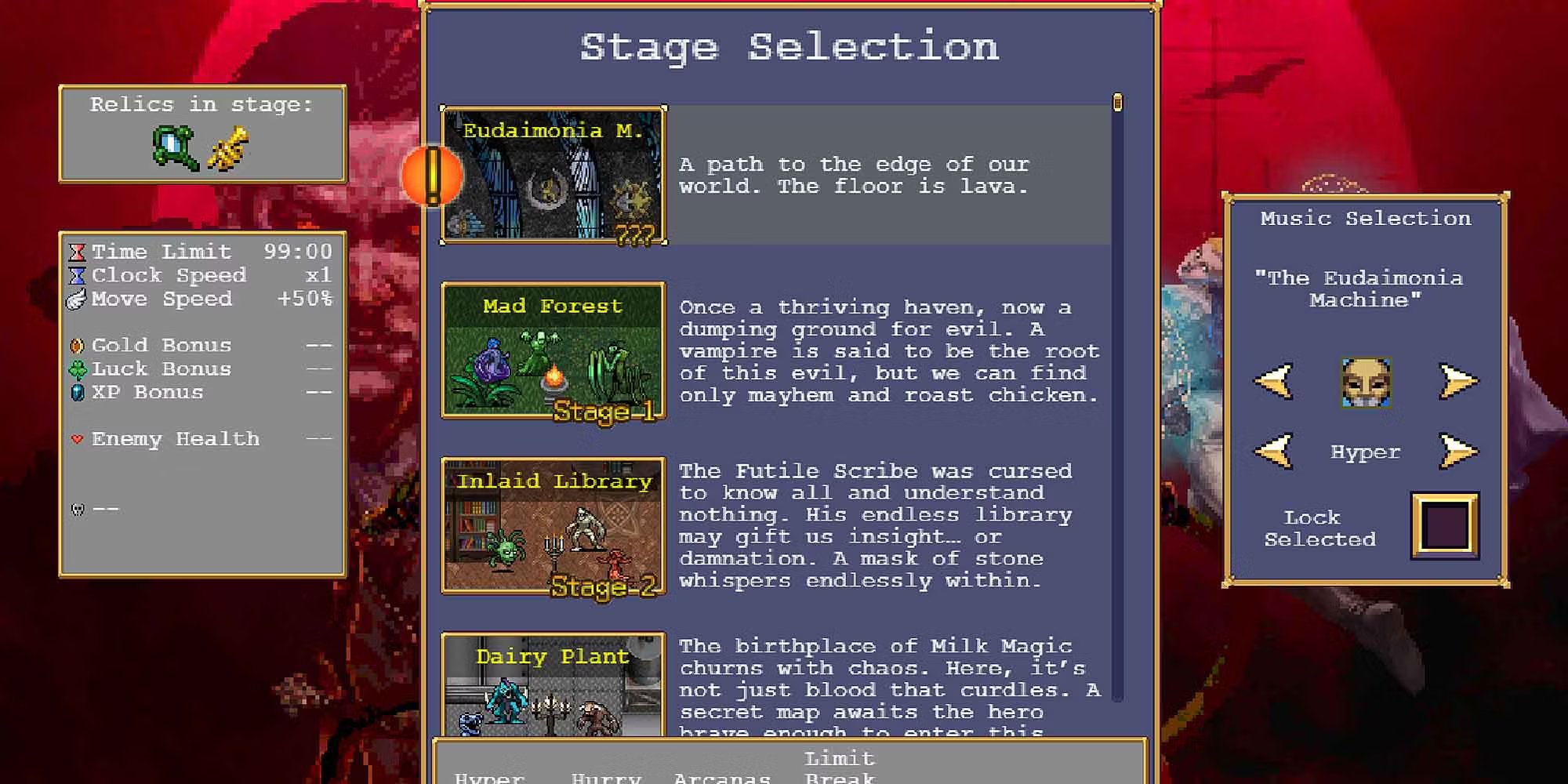Click the hourglass Time Limit icon
The width and height of the screenshot is (1568, 784).
pos(78,252)
